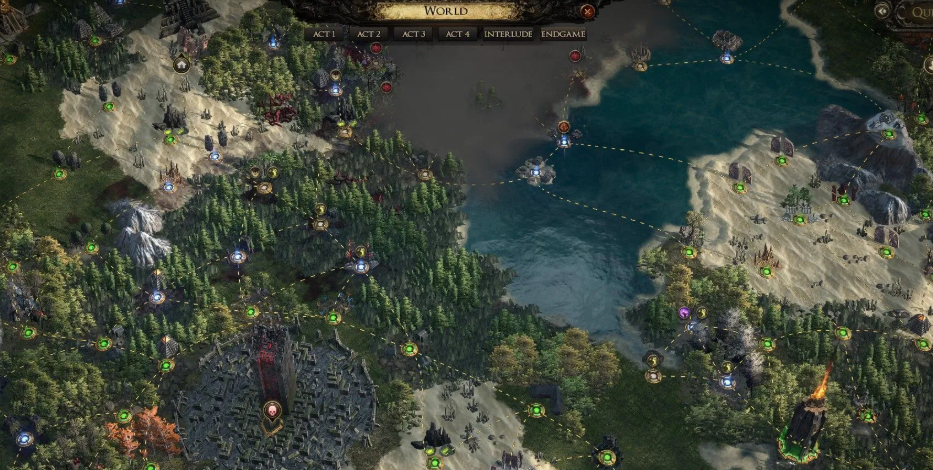Switch to the Act 1 tab
Screen dimensions: 933x470
[324, 33]
